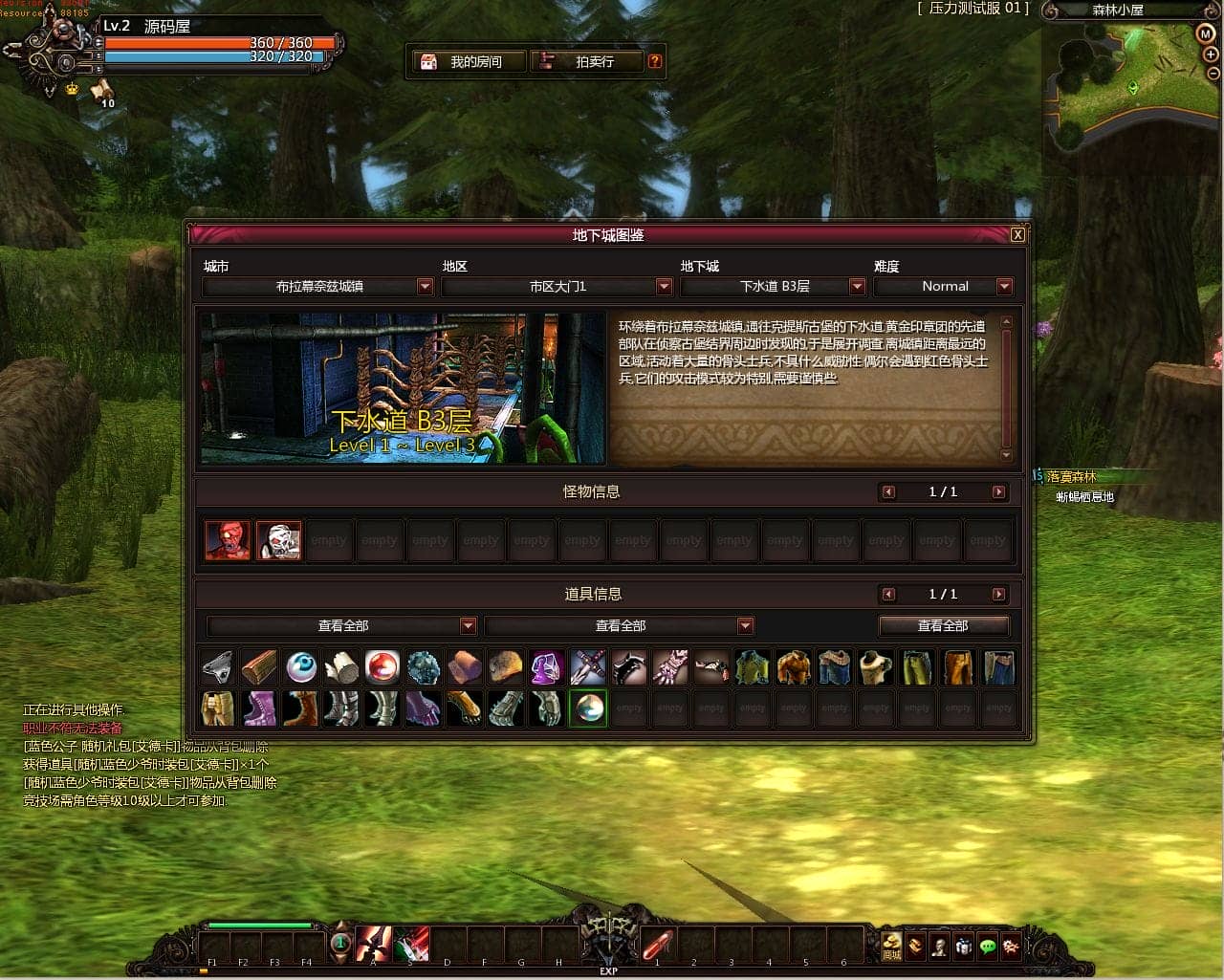Expand the 地区 area dropdown
The width and height of the screenshot is (1224, 980).
click(x=664, y=287)
